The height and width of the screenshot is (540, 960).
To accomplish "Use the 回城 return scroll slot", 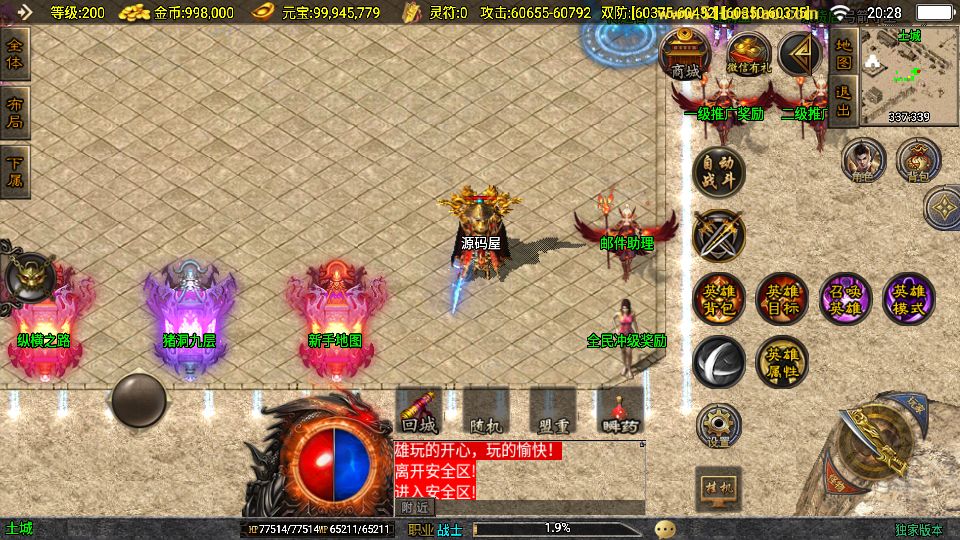I will 420,411.
